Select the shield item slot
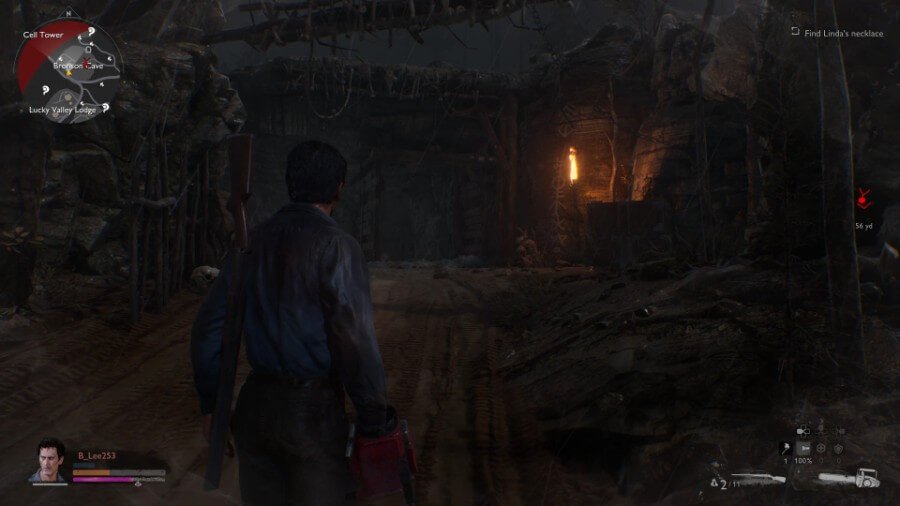 [x=839, y=448]
